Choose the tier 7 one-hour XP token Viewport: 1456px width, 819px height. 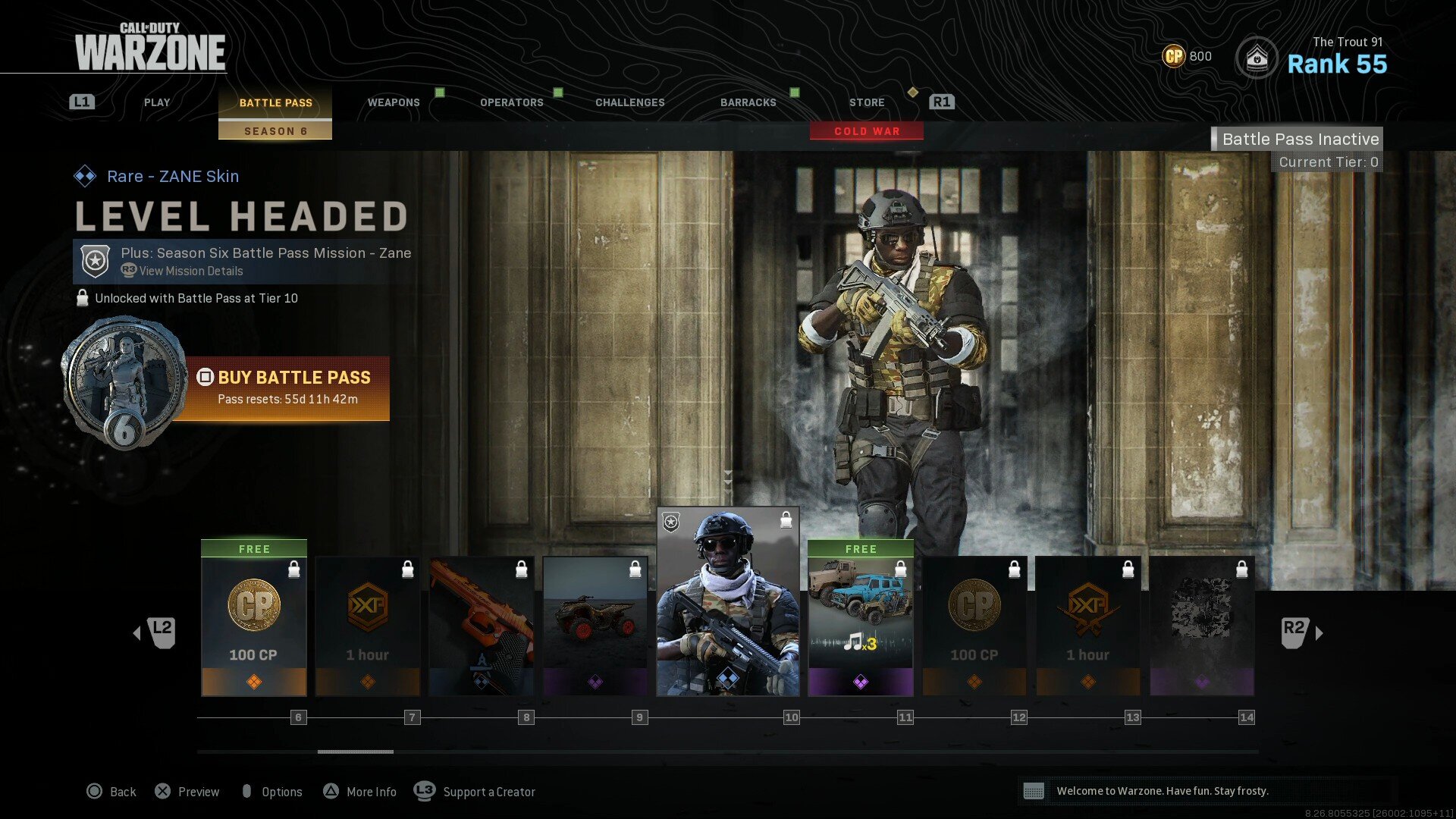(368, 626)
